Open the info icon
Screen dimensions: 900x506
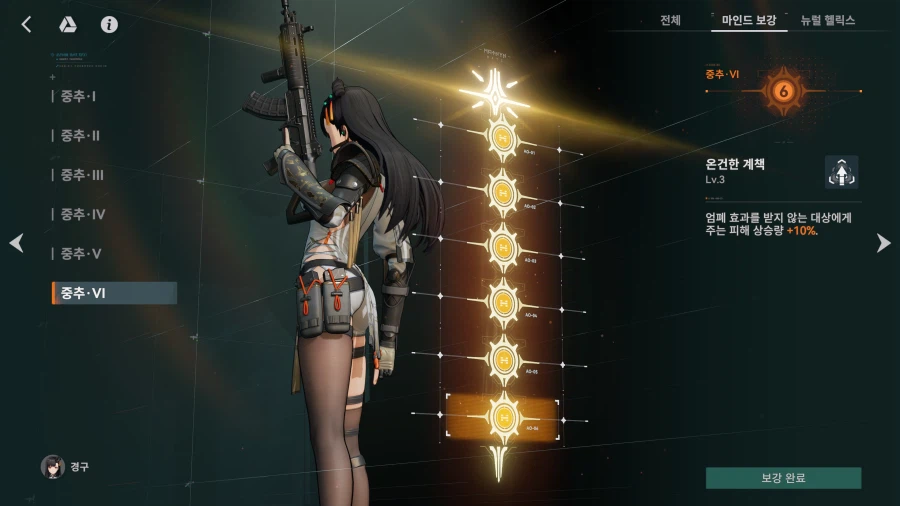(109, 25)
